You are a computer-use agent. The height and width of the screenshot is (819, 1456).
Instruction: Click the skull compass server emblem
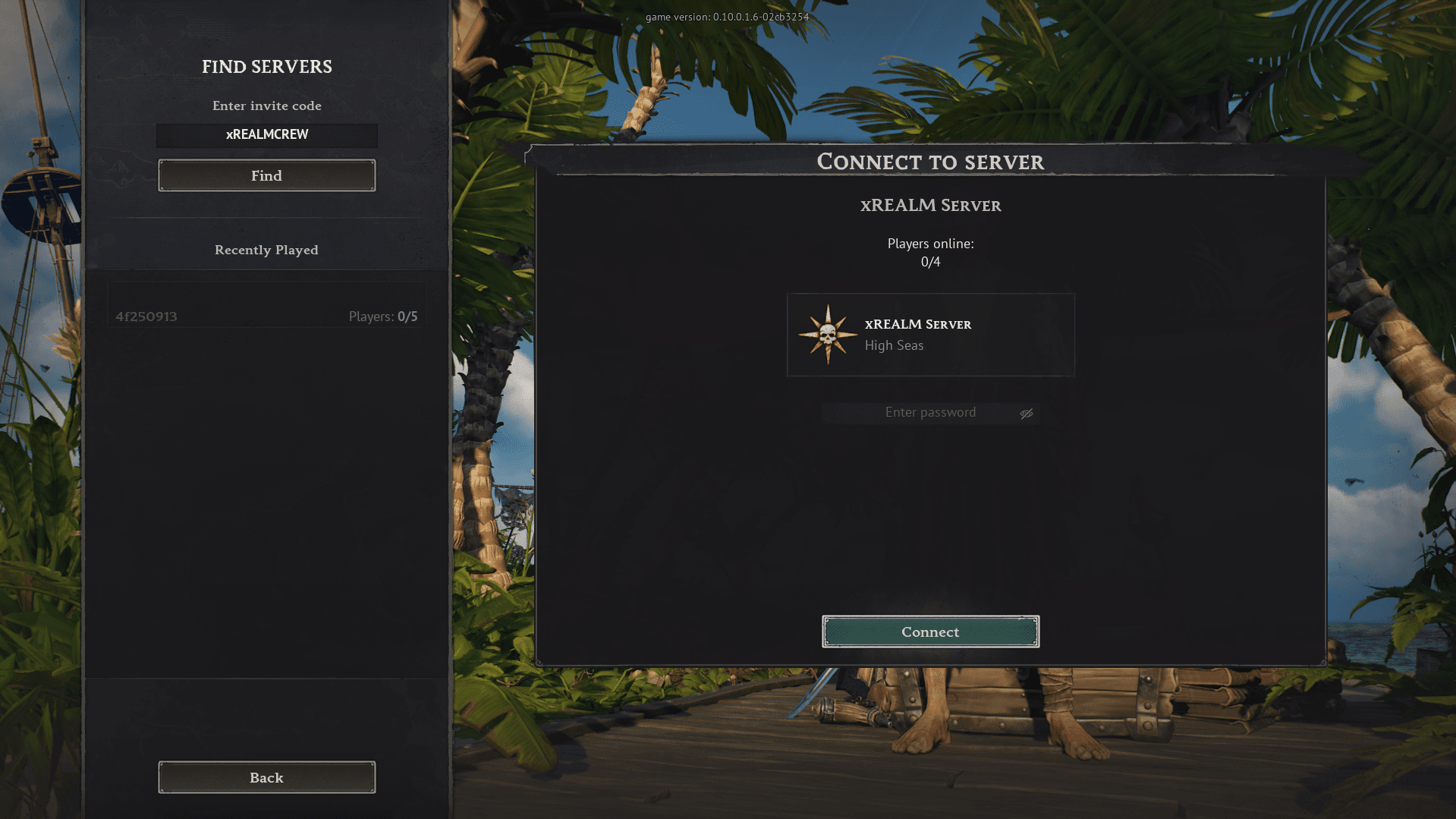827,334
